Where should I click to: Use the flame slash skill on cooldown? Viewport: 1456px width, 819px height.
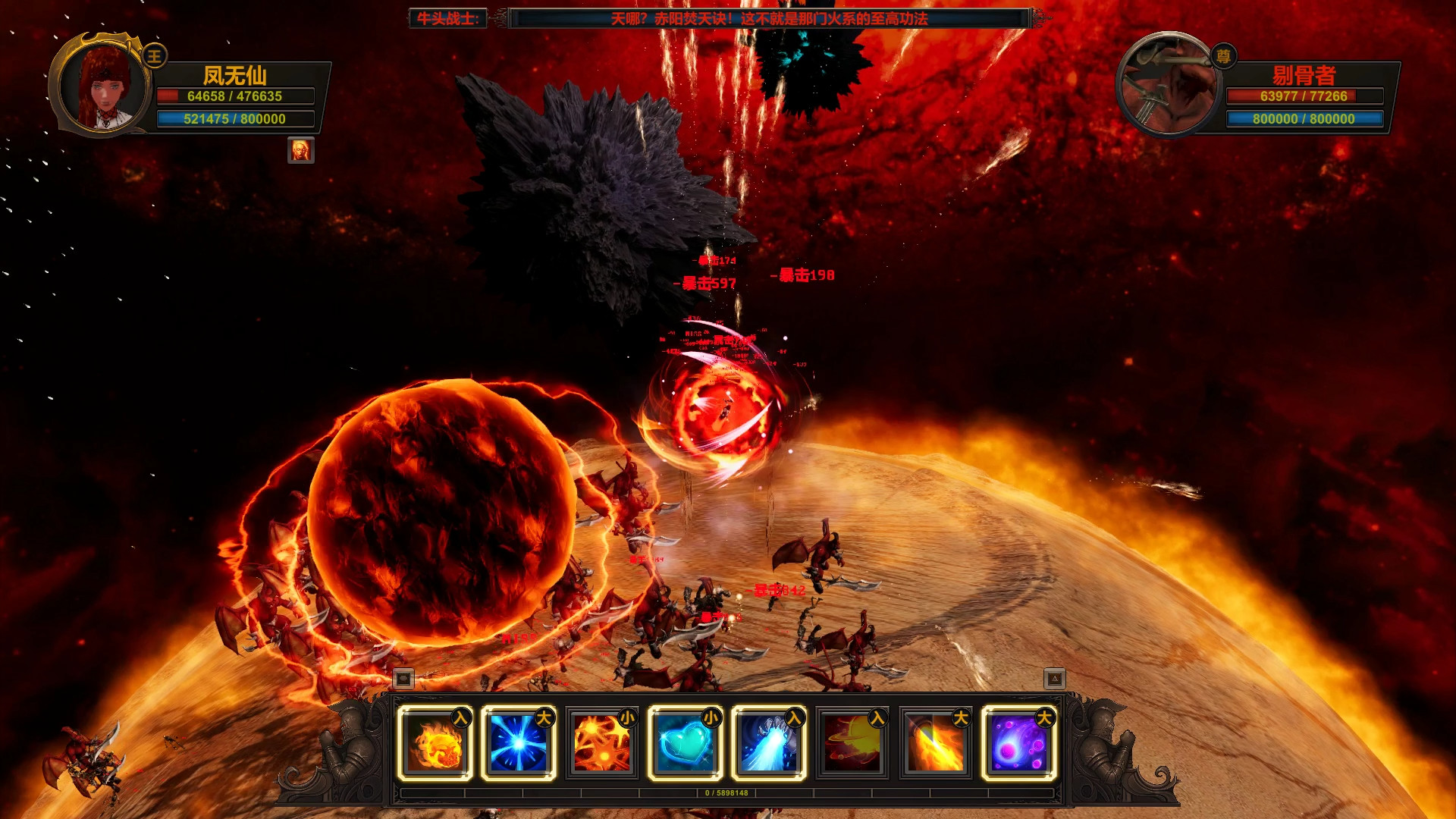click(936, 743)
